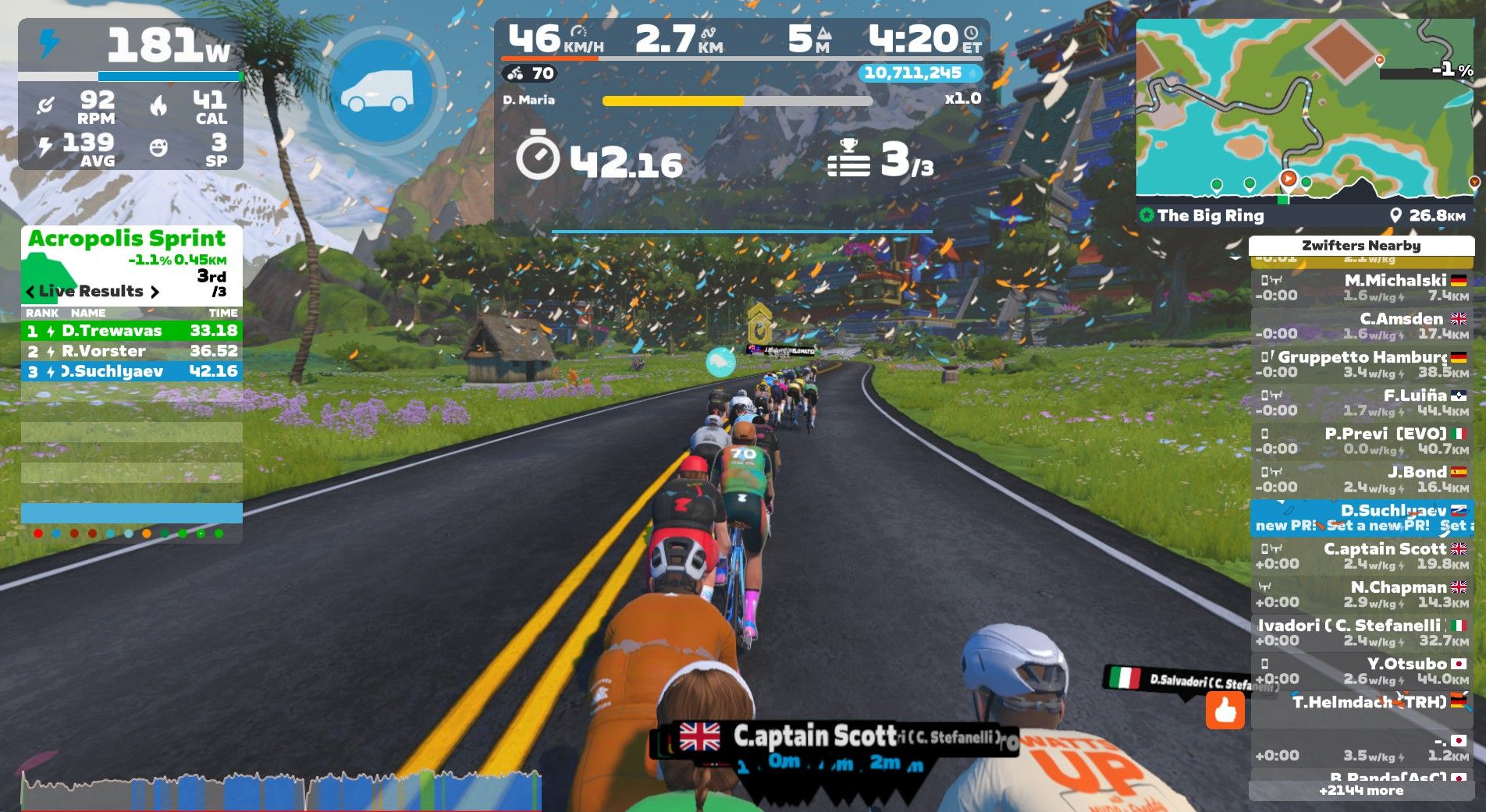This screenshot has height=812, width=1486.
Task: Click The Big Ring route label
Action: click(x=1210, y=215)
